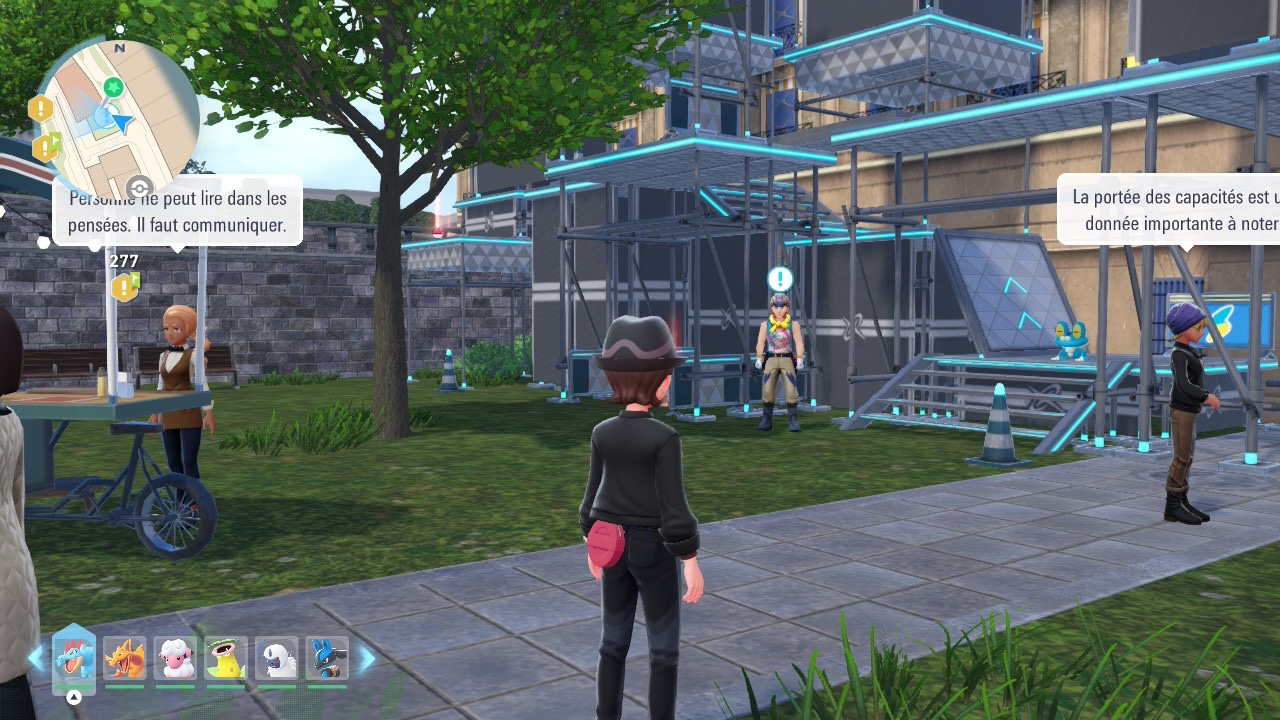The image size is (1280, 720).
Task: Switch to Flaaffy in the party bar
Action: click(x=175, y=659)
